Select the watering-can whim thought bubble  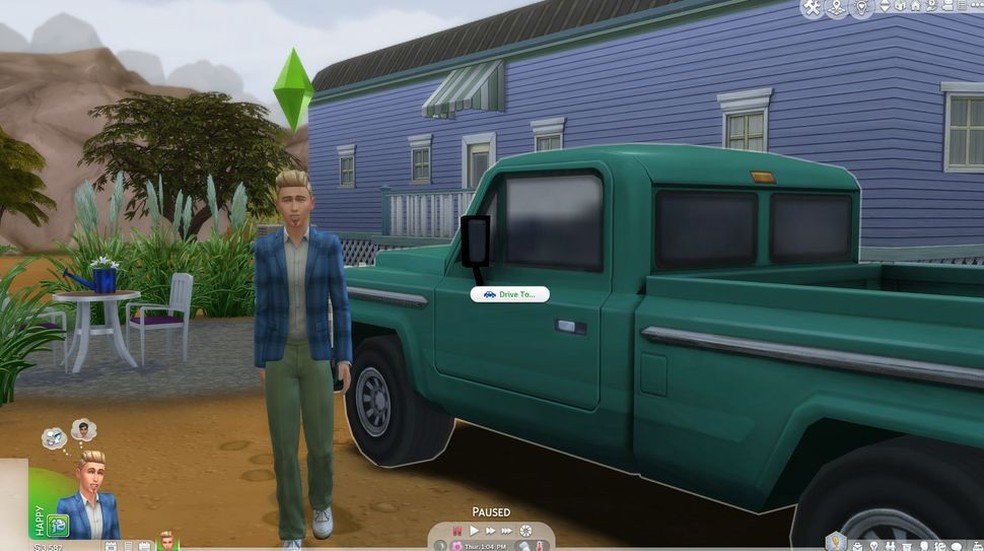tap(55, 437)
